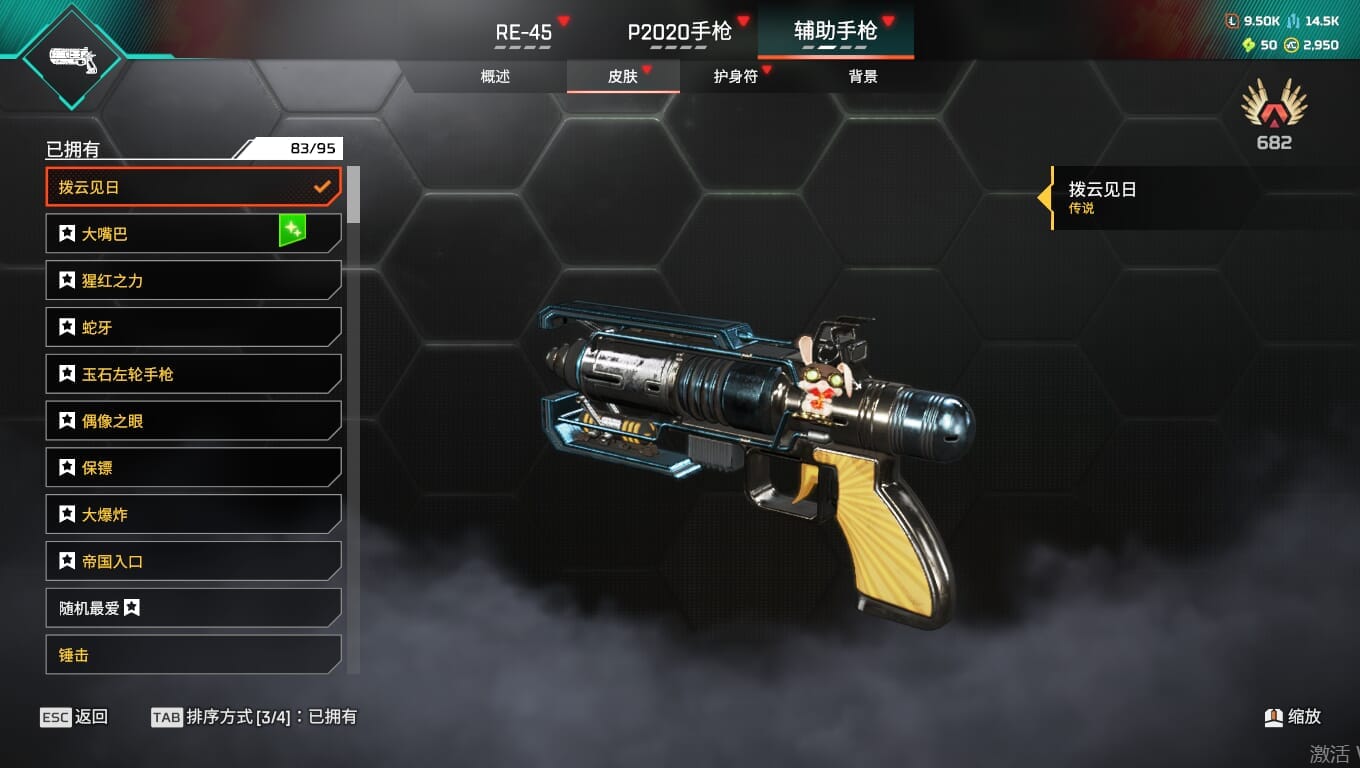
Task: Click the 返回 back button
Action: click(x=74, y=717)
